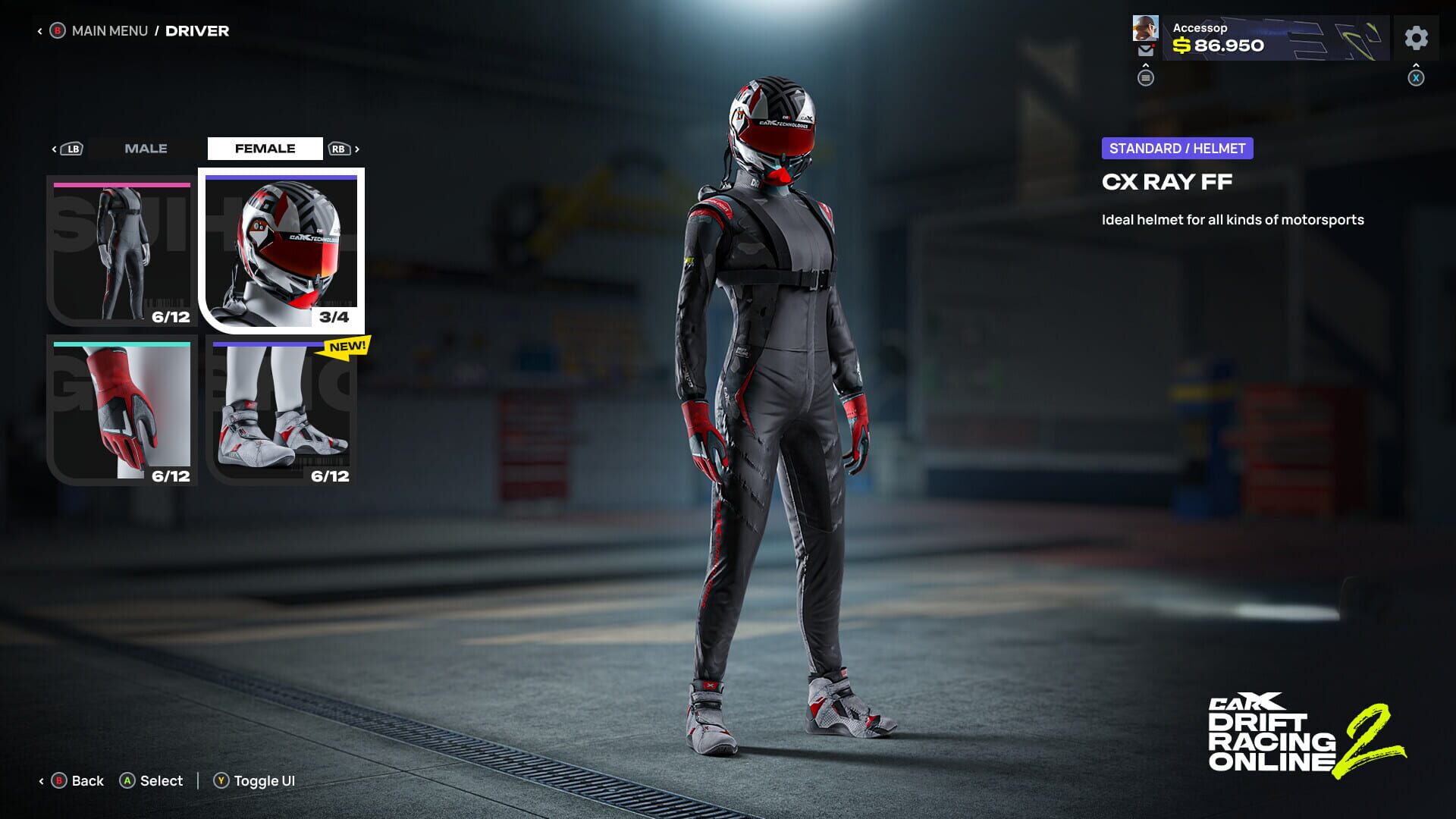Screen dimensions: 1456x819
Task: Switch to the MALE driver tab
Action: point(146,149)
